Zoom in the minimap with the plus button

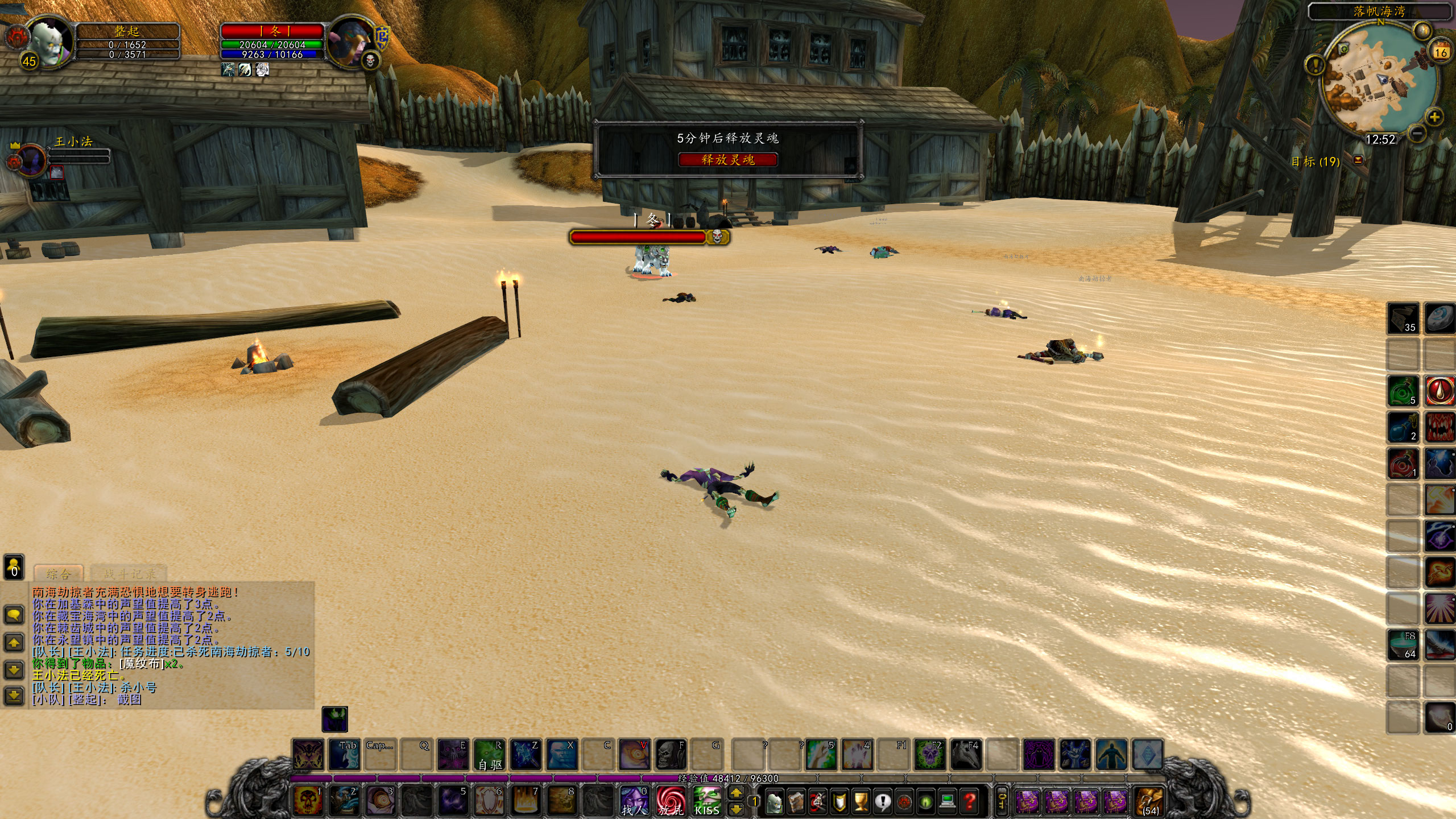[x=1434, y=117]
